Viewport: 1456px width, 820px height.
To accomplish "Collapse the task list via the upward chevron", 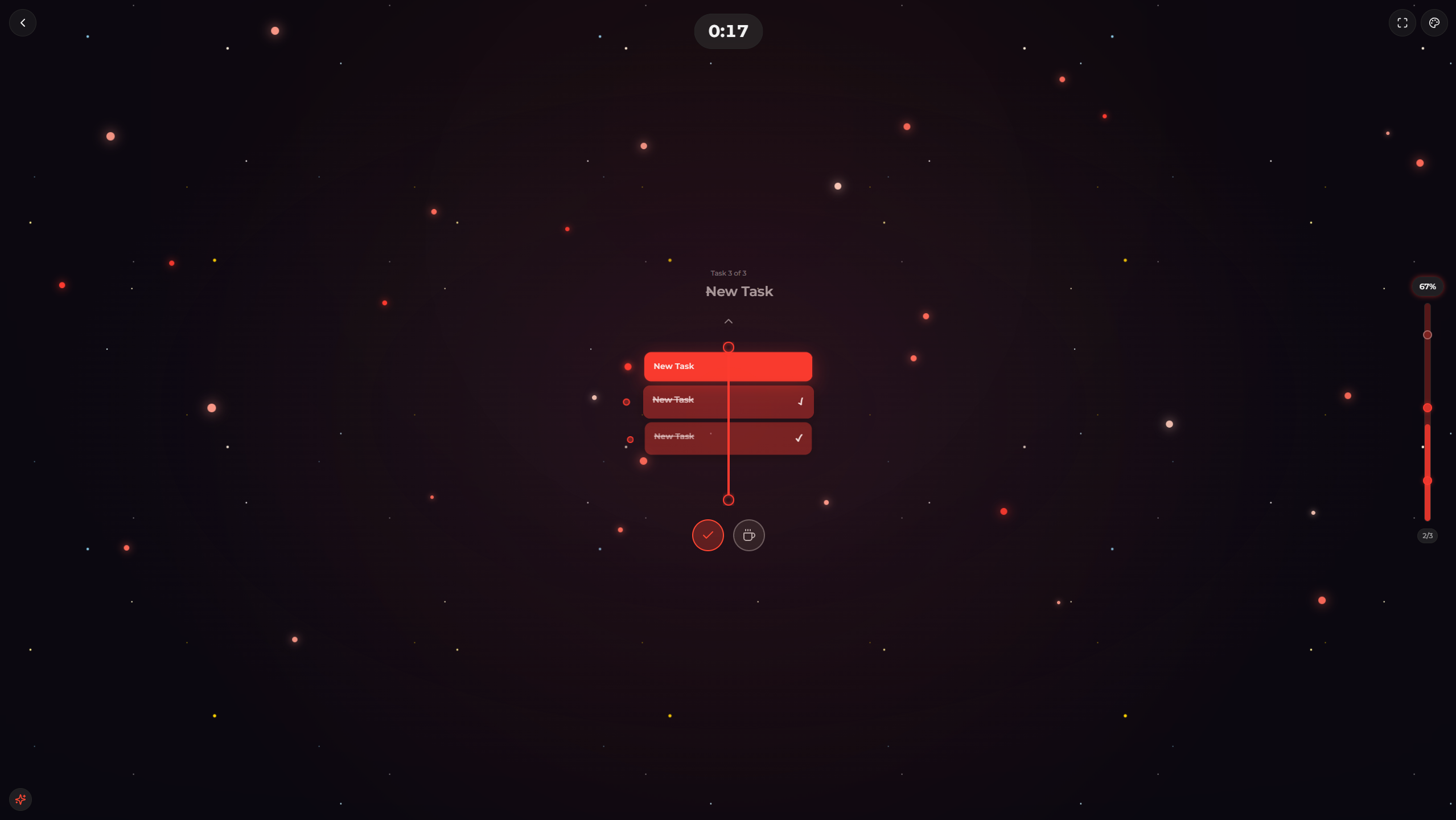I will tap(728, 321).
